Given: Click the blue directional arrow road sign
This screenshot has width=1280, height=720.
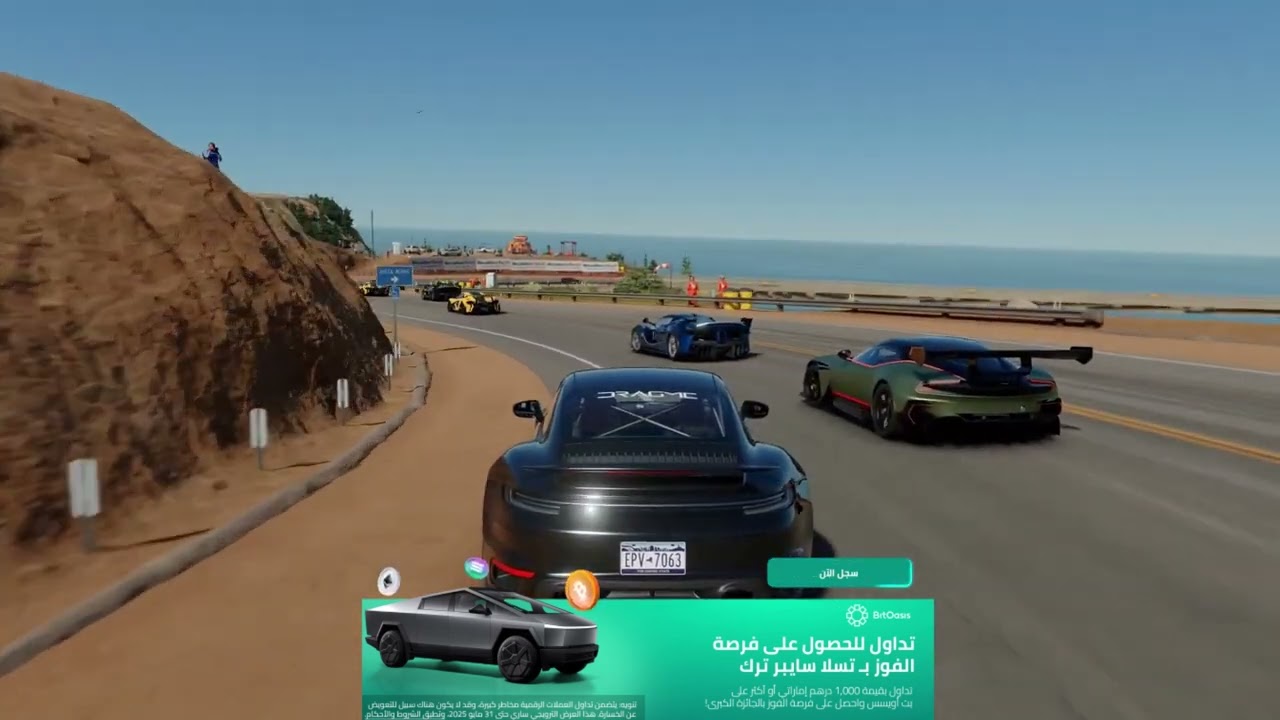Looking at the screenshot, I should coord(395,275).
